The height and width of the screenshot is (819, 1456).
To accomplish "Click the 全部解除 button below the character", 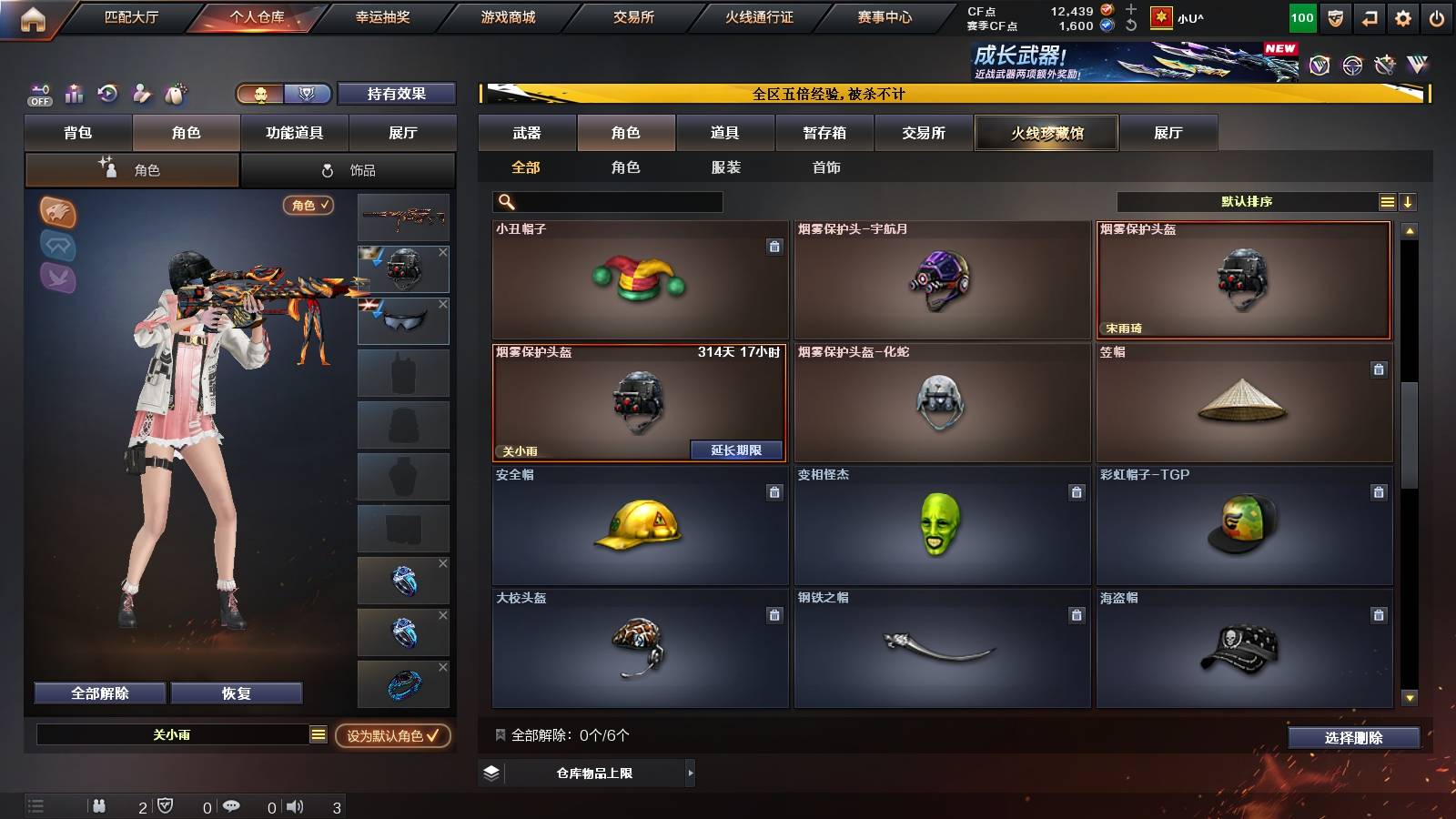I will click(x=99, y=693).
